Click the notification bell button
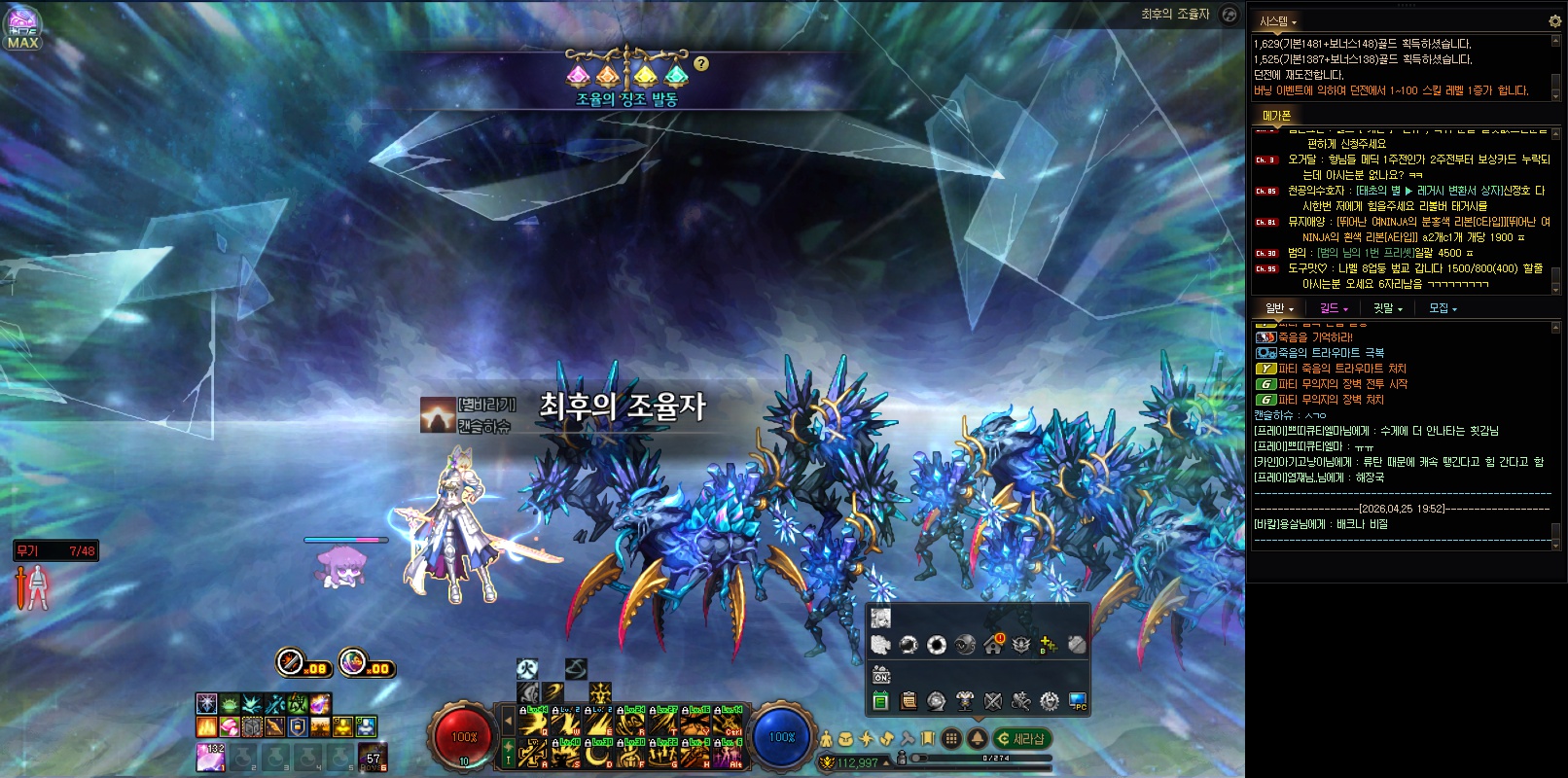 [x=978, y=739]
